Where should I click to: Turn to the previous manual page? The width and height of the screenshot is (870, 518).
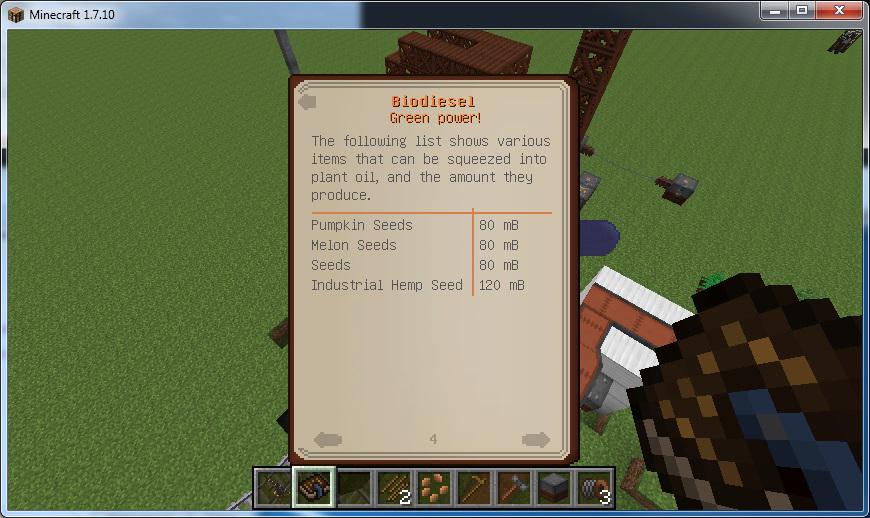328,440
